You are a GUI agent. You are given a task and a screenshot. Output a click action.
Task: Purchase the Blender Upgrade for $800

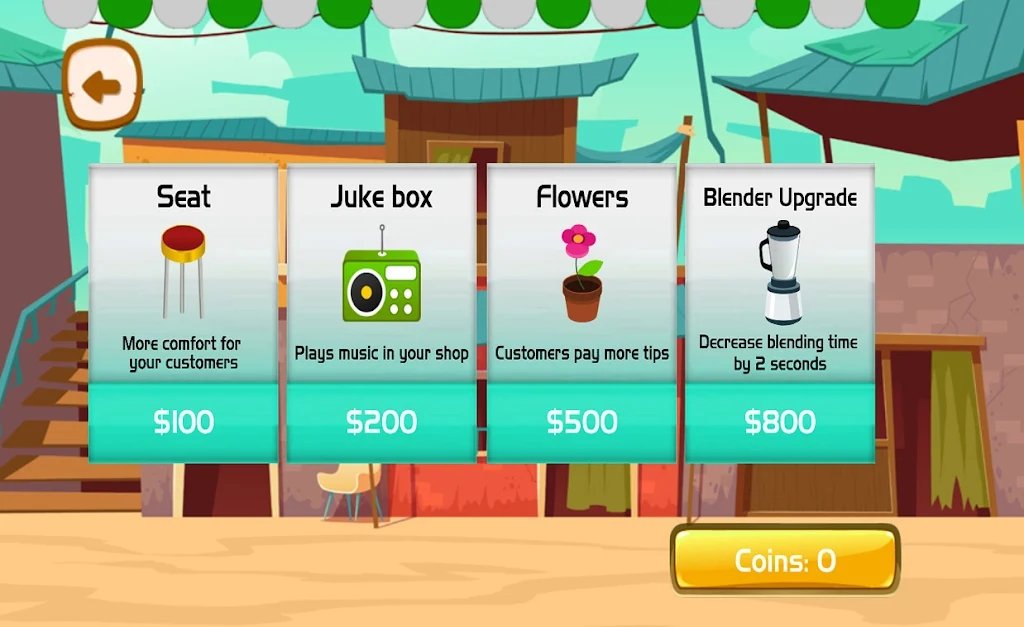coord(780,422)
